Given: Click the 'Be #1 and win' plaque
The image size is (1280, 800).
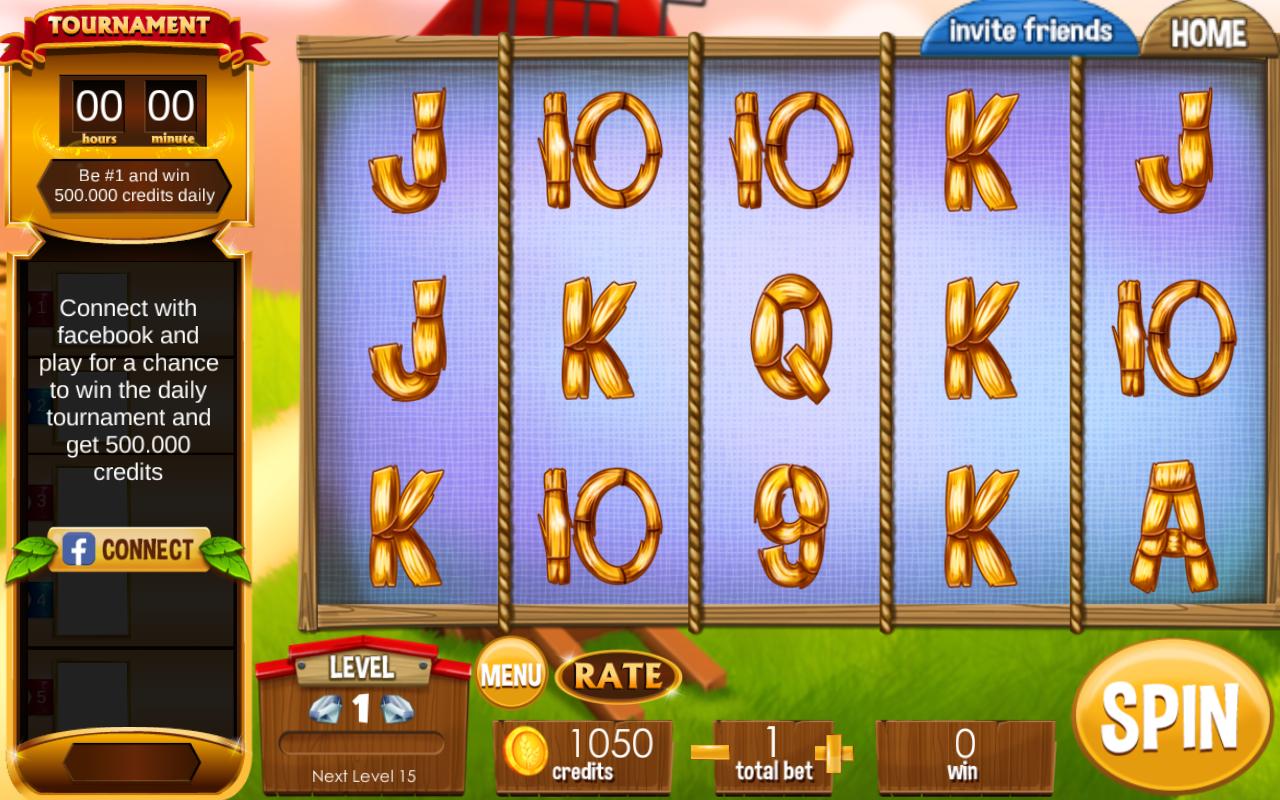Looking at the screenshot, I should (x=133, y=185).
